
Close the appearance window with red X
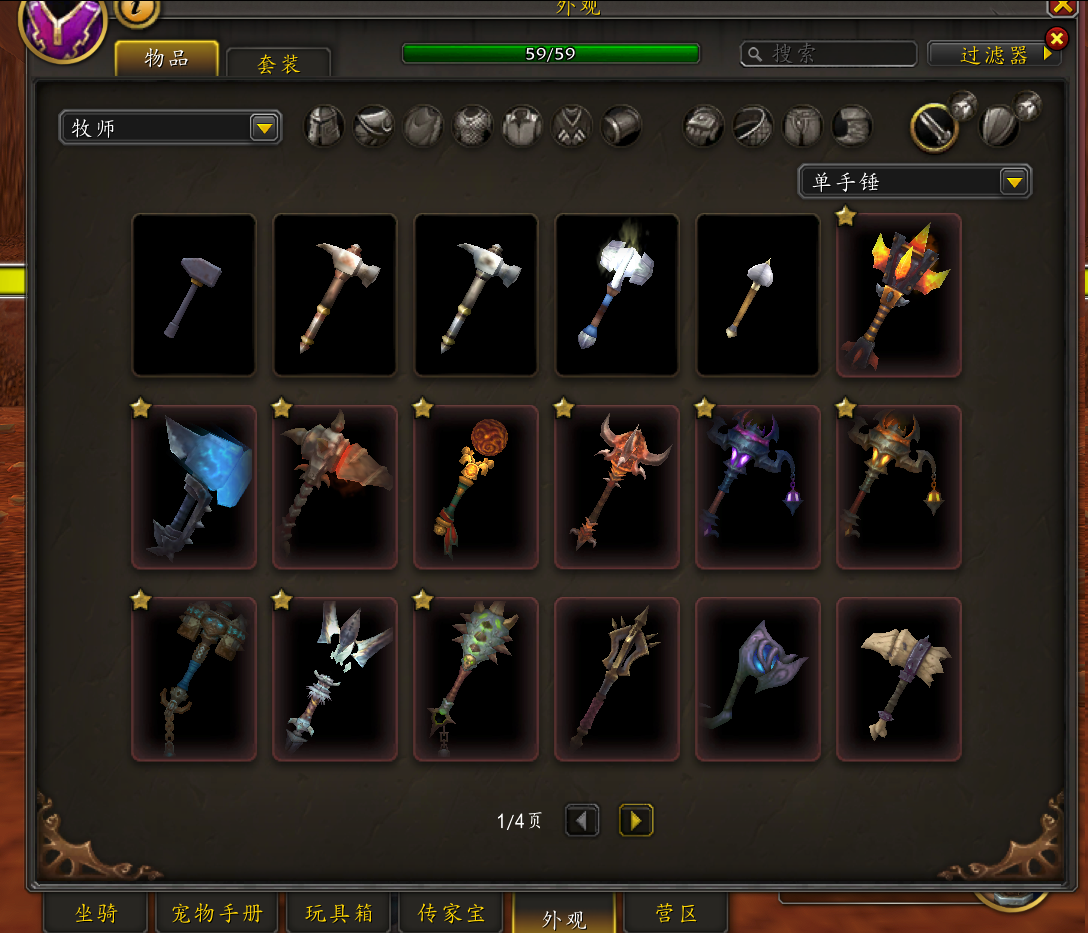tap(1056, 39)
